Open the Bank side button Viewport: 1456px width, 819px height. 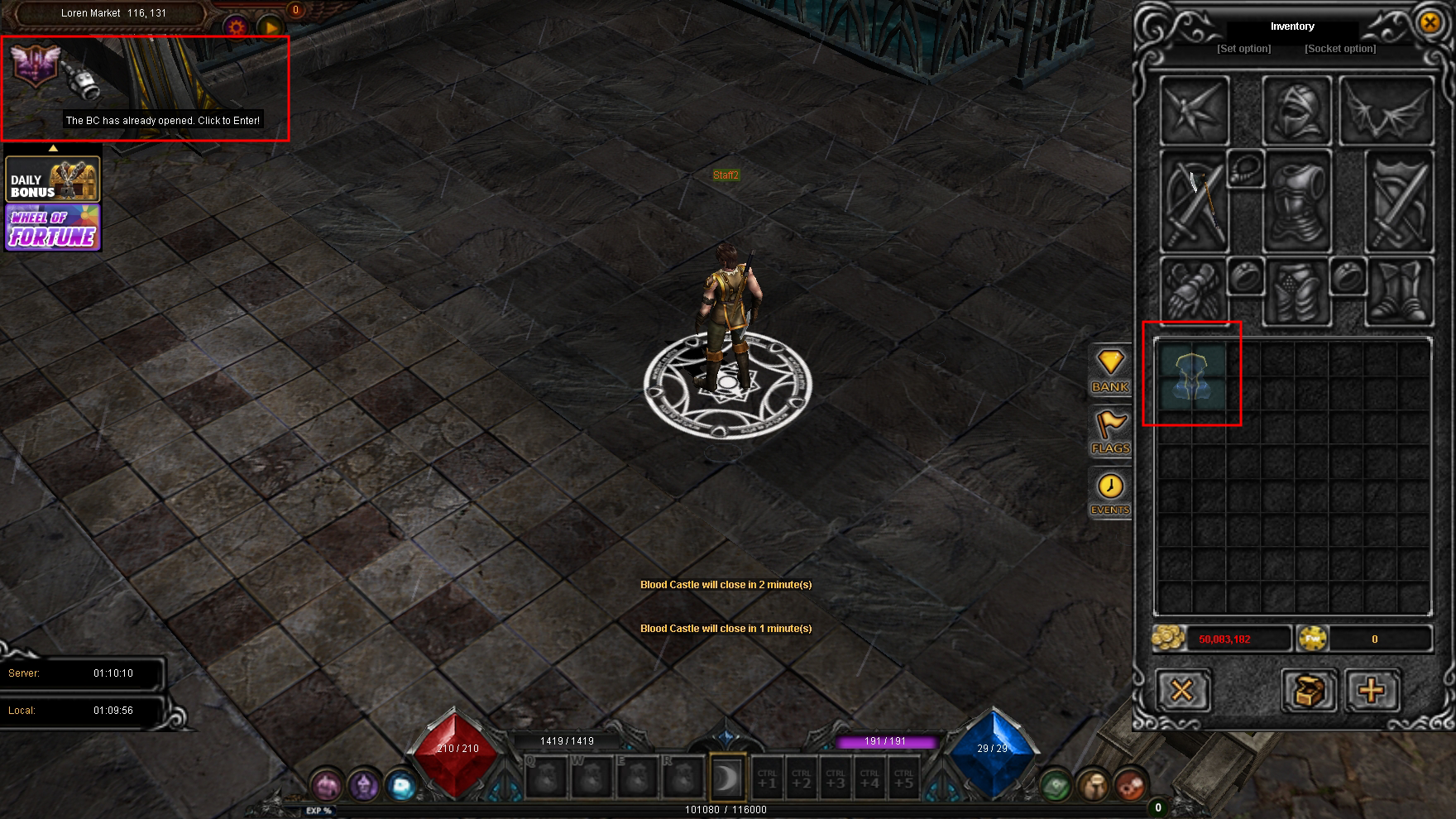point(1110,371)
